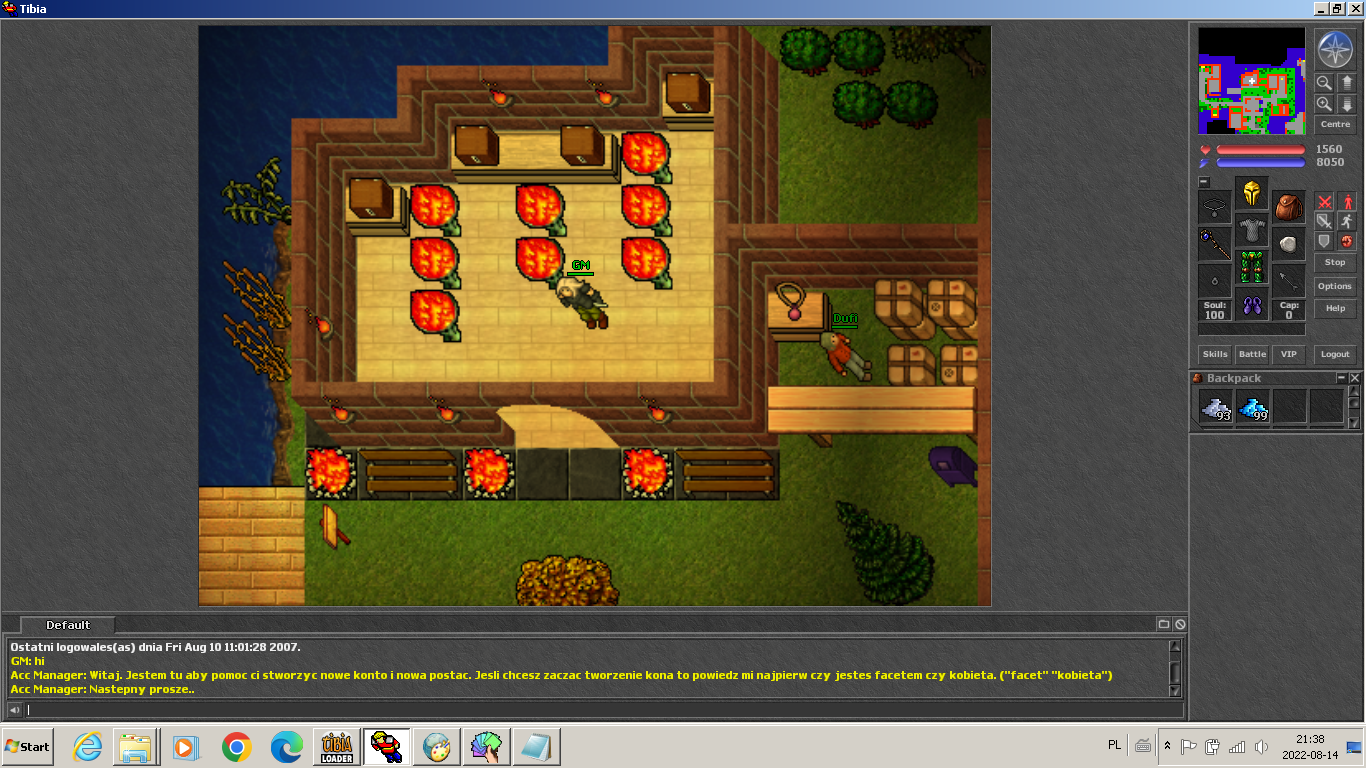The width and height of the screenshot is (1366, 768).
Task: Select the golden helmet equipment slot
Action: [1251, 193]
